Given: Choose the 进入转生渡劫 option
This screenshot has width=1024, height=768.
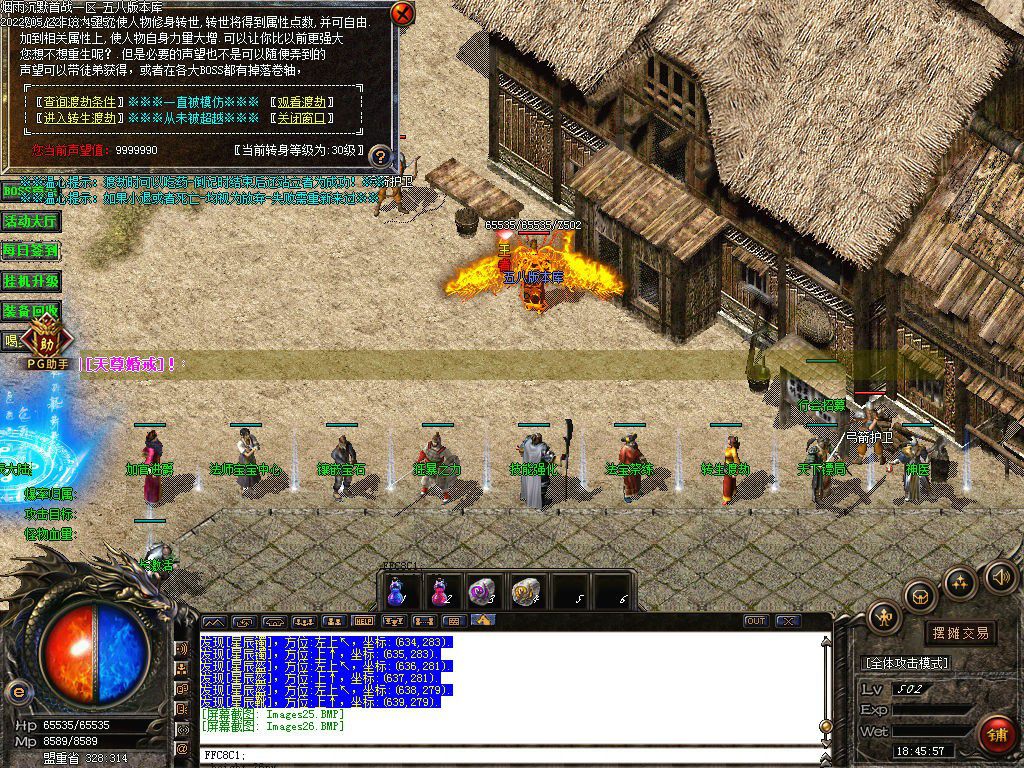Looking at the screenshot, I should [x=80, y=118].
